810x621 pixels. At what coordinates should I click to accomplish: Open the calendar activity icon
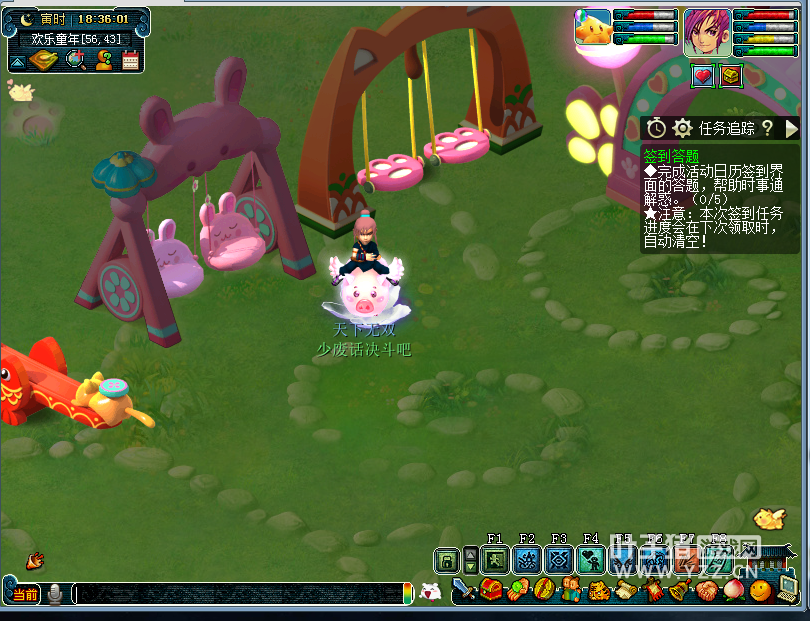131,60
